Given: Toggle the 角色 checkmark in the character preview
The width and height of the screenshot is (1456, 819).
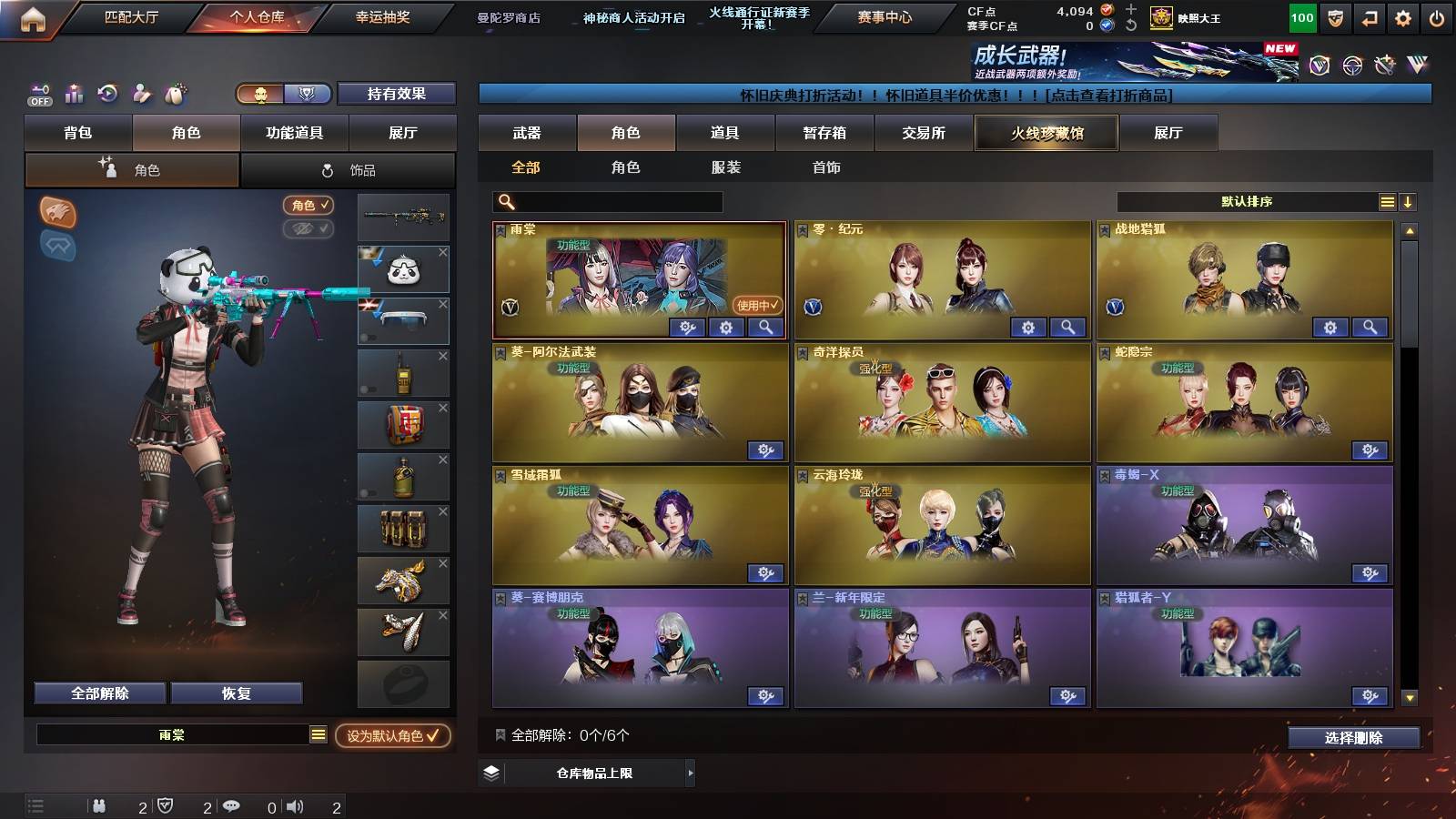Looking at the screenshot, I should point(309,205).
